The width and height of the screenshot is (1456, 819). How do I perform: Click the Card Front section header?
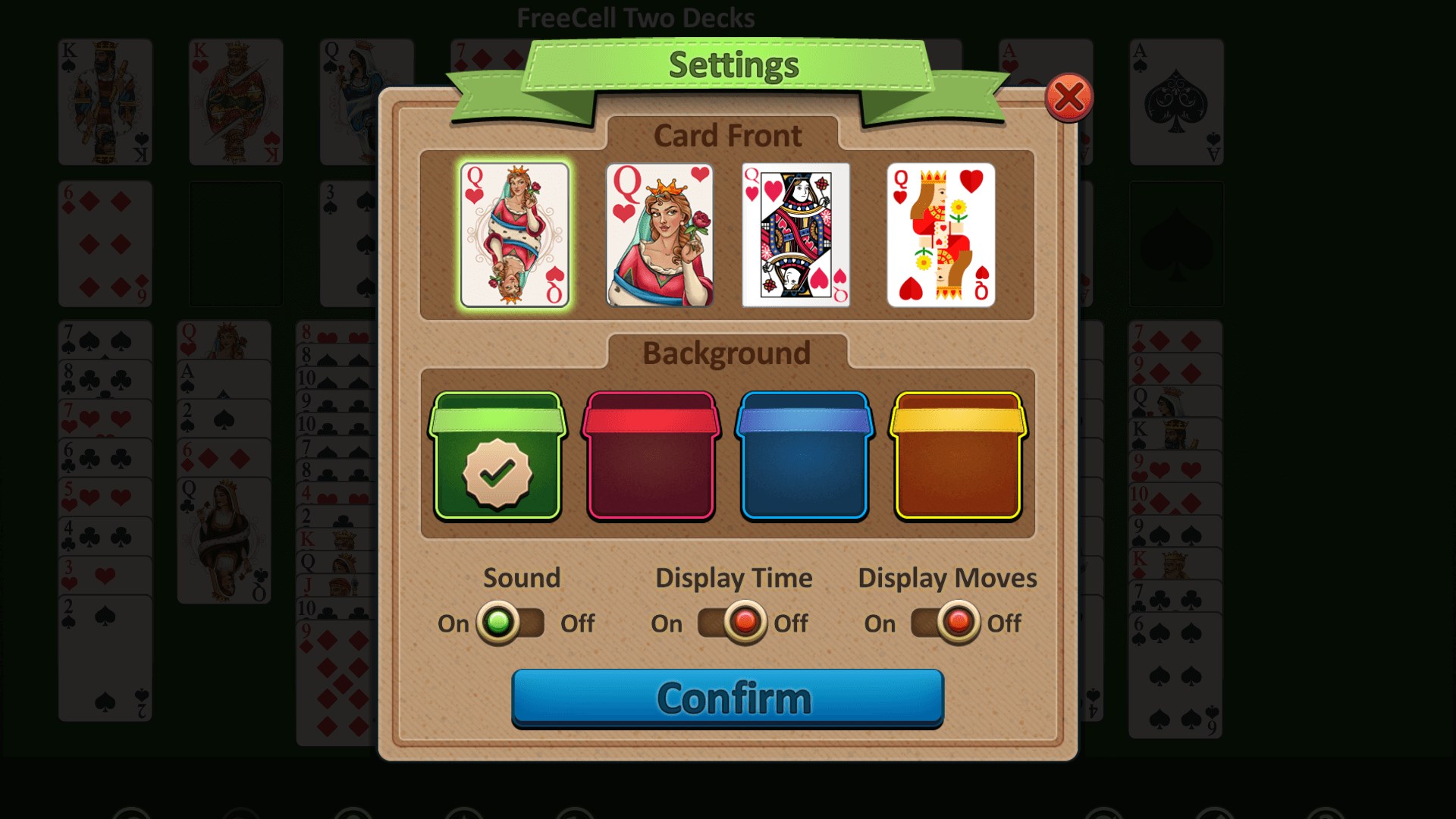pyautogui.click(x=727, y=136)
